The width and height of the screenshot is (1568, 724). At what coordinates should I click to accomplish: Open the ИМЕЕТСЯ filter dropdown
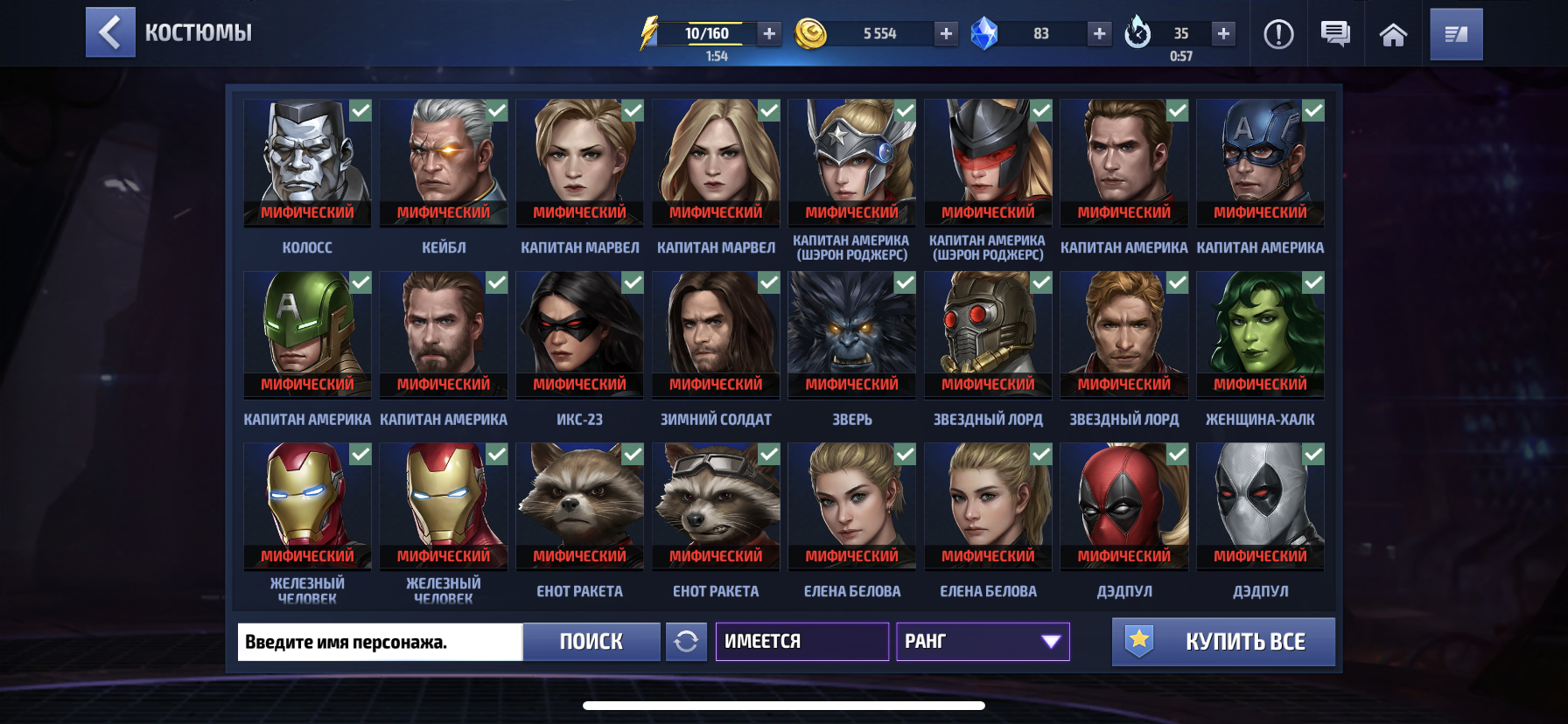tap(801, 641)
